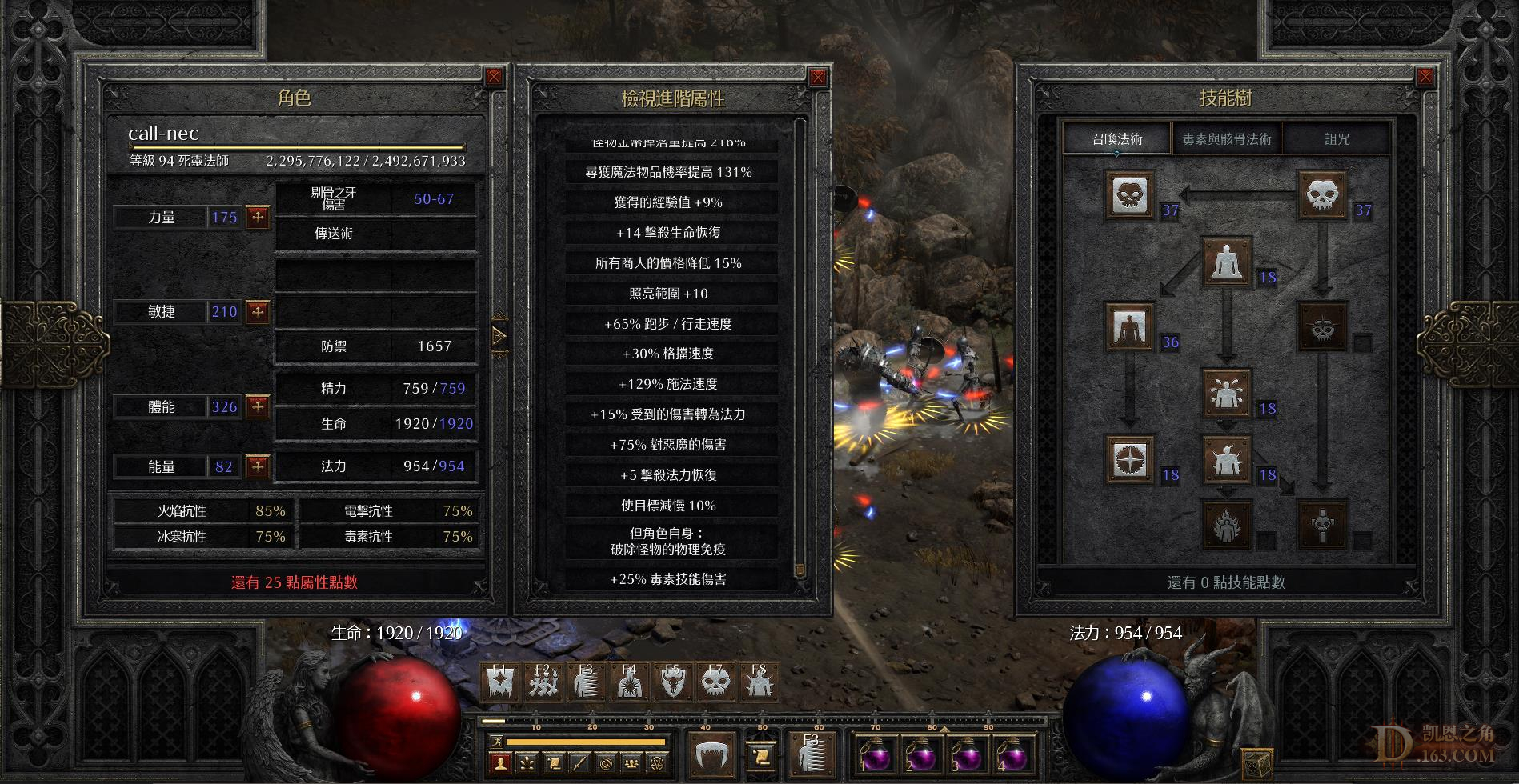Add a point to 敏捷 dexterity
The height and width of the screenshot is (784, 1519).
pyautogui.click(x=258, y=311)
